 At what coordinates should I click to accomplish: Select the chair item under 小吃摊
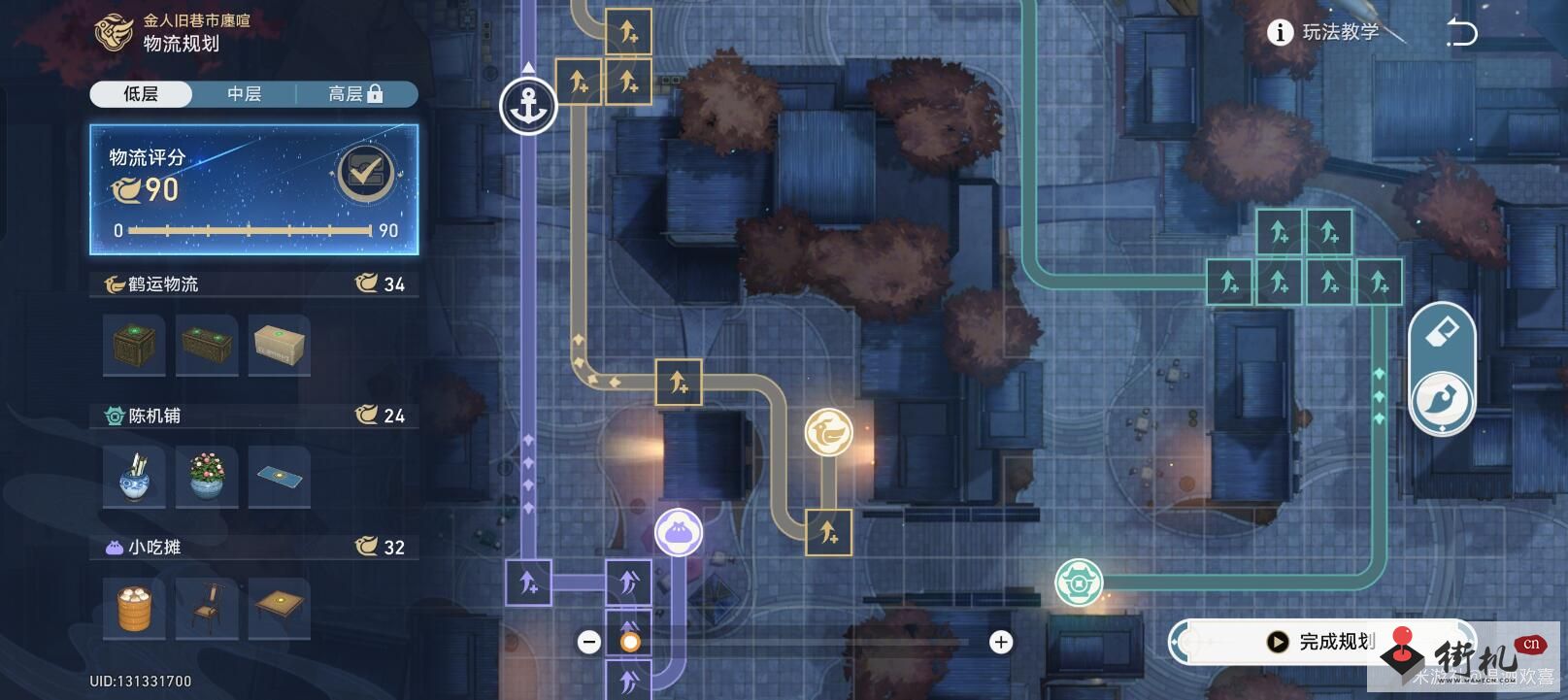[x=207, y=608]
